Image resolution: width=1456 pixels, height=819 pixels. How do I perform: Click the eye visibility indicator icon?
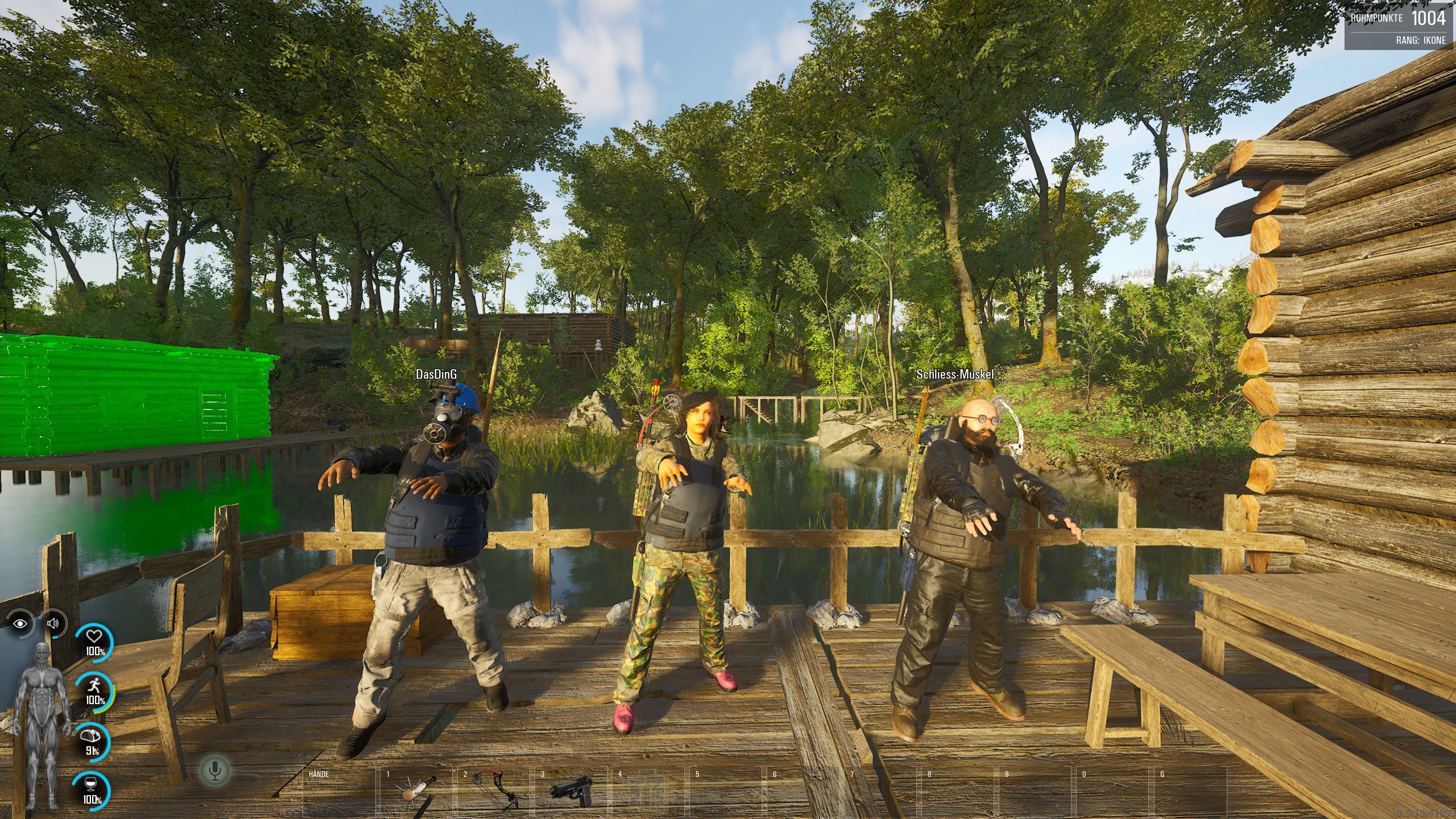coord(21,623)
